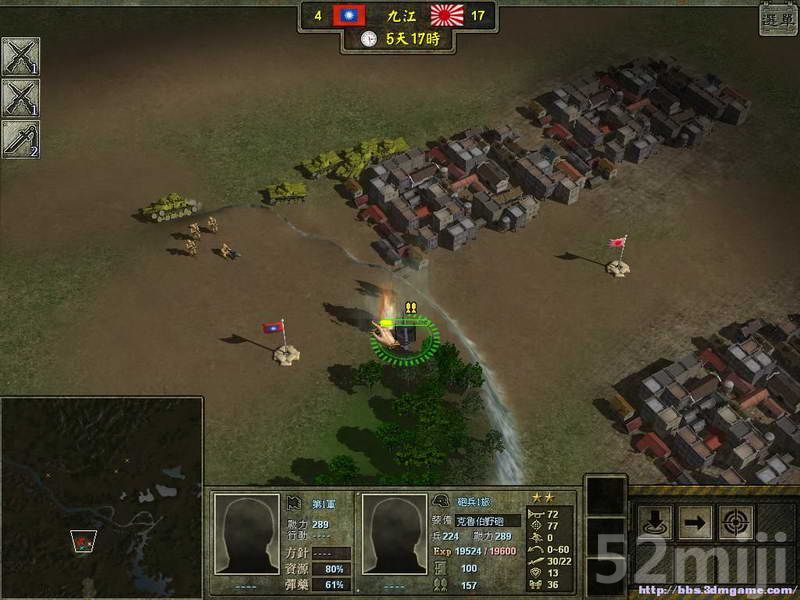Select the unit with green selection ring

point(404,338)
